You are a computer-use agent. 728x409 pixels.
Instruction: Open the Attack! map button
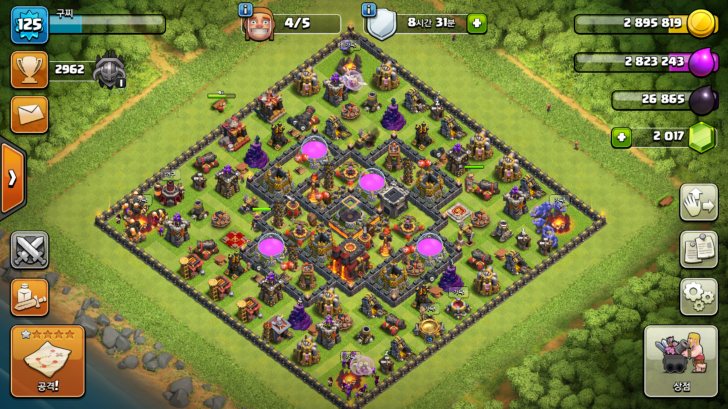(x=47, y=361)
